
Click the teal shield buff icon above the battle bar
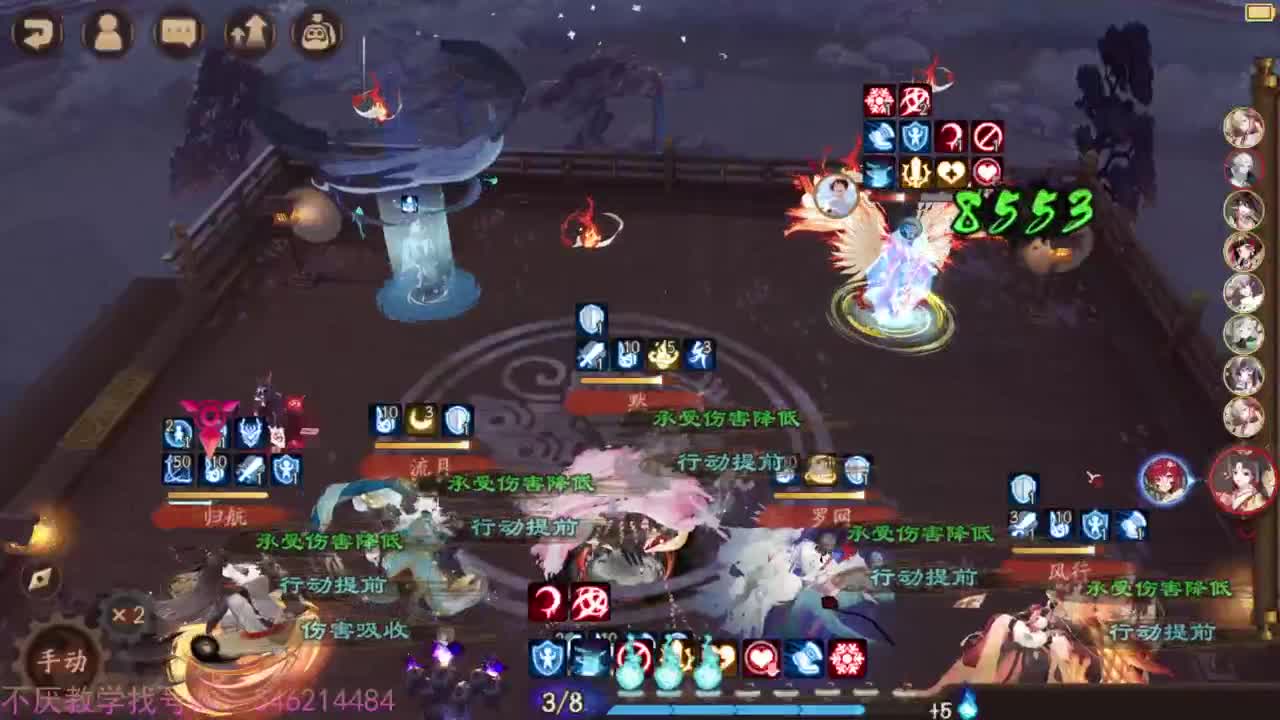point(547,656)
